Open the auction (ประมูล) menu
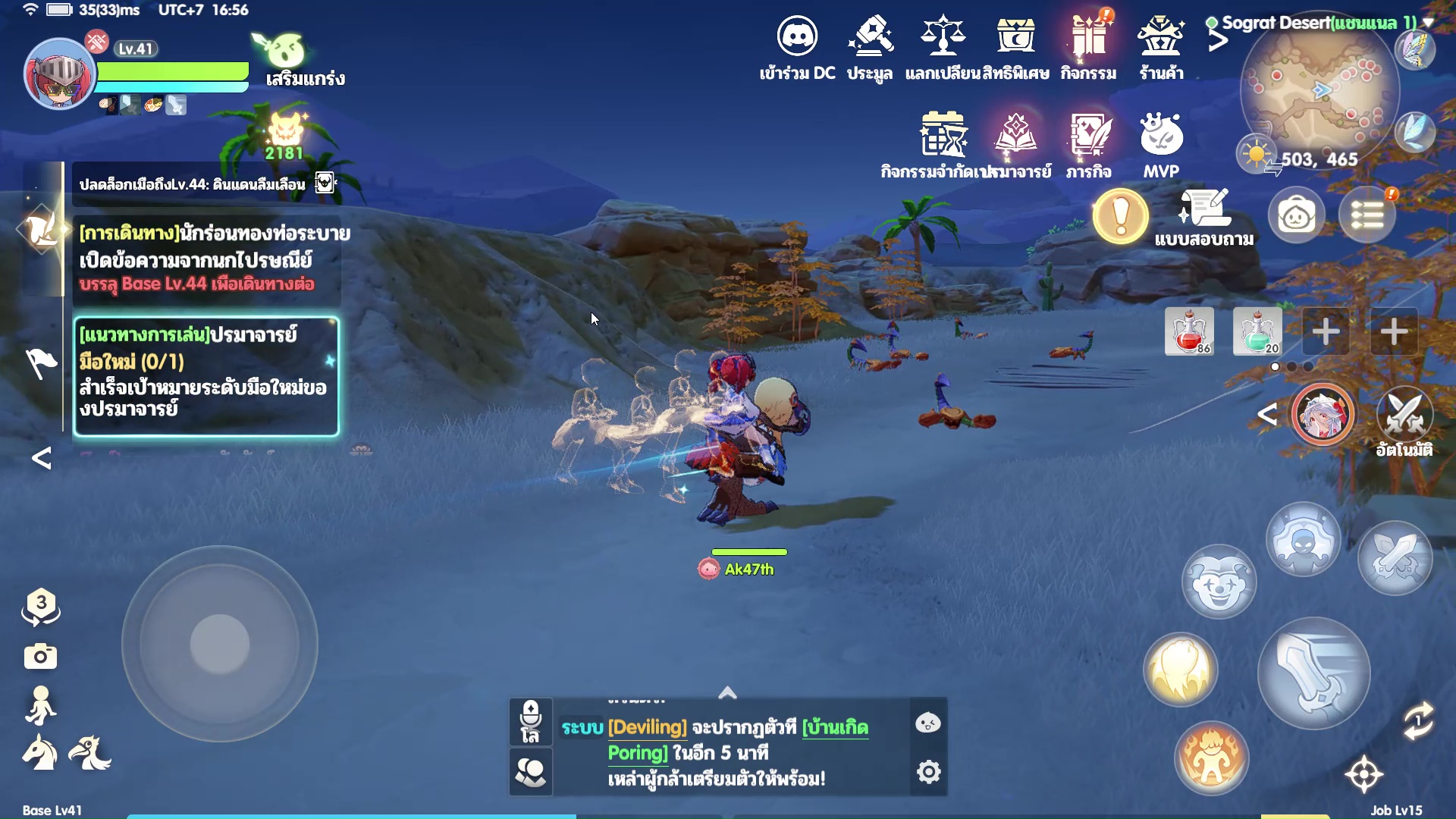 click(870, 36)
